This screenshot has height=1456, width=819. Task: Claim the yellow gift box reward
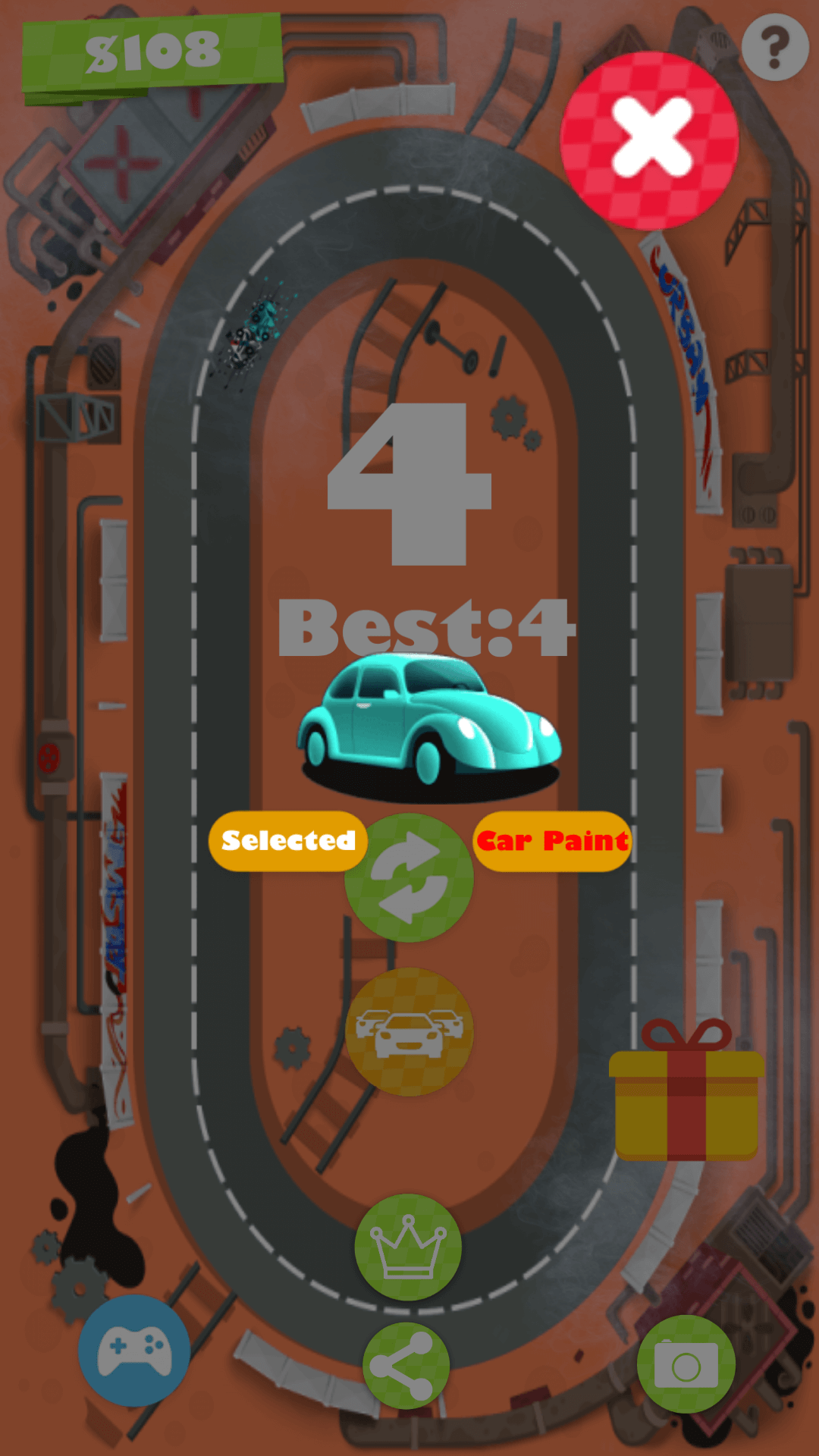pos(686,1092)
